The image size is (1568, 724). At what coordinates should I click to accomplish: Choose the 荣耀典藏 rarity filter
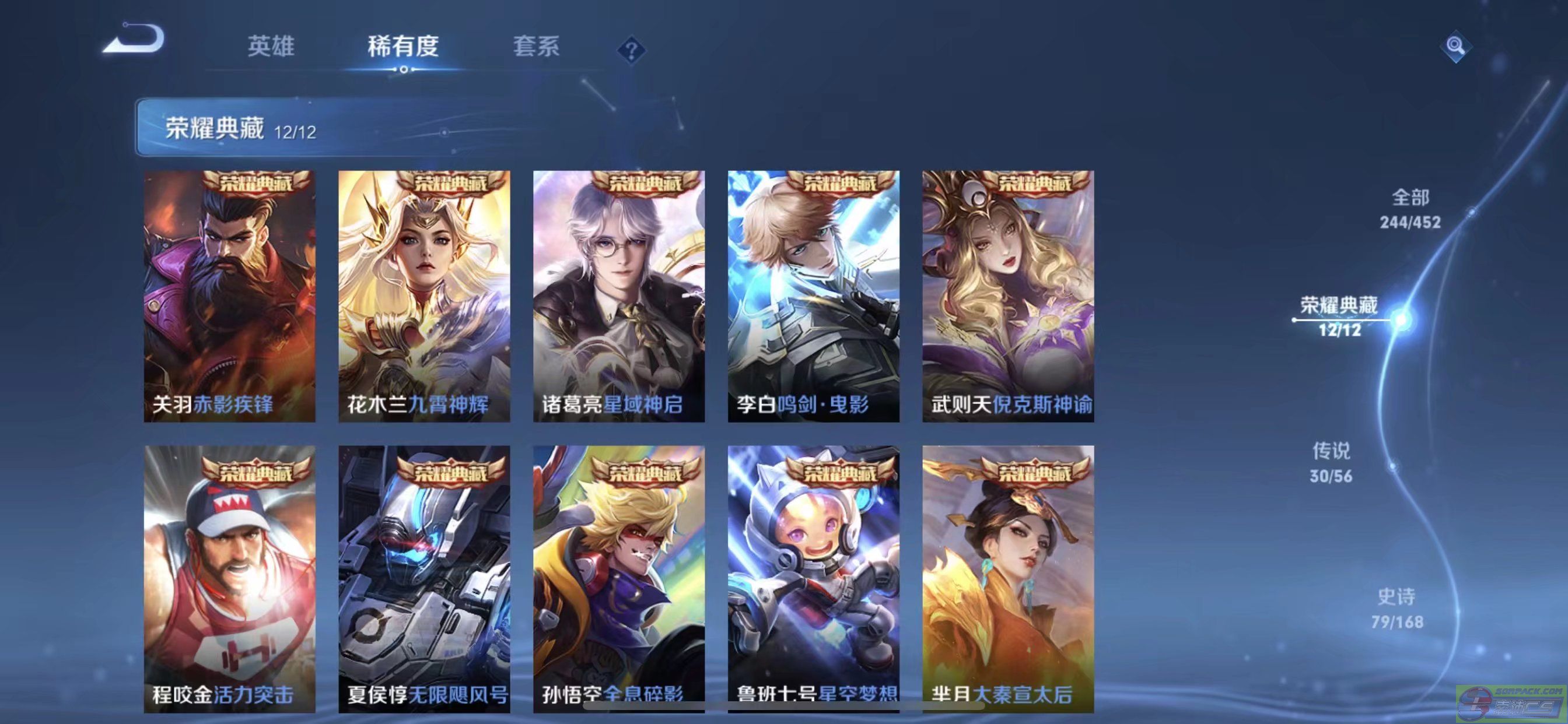(1339, 317)
